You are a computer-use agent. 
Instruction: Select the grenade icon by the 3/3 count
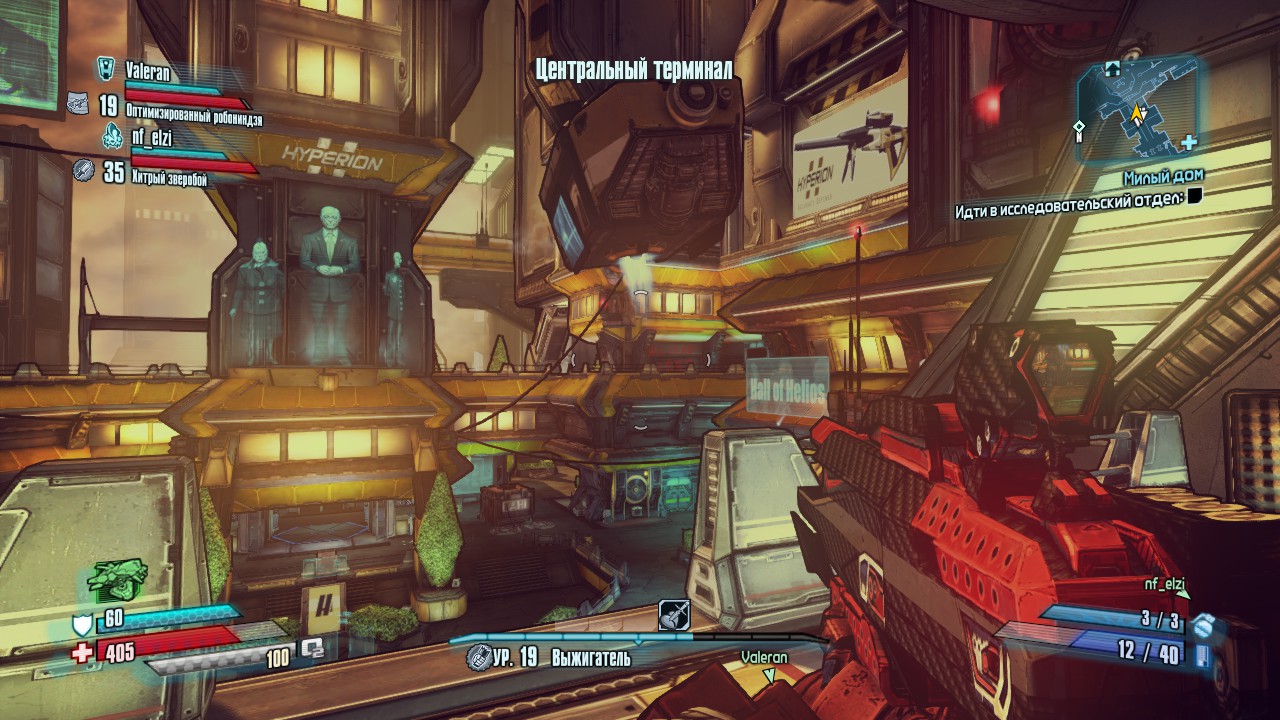(1203, 626)
